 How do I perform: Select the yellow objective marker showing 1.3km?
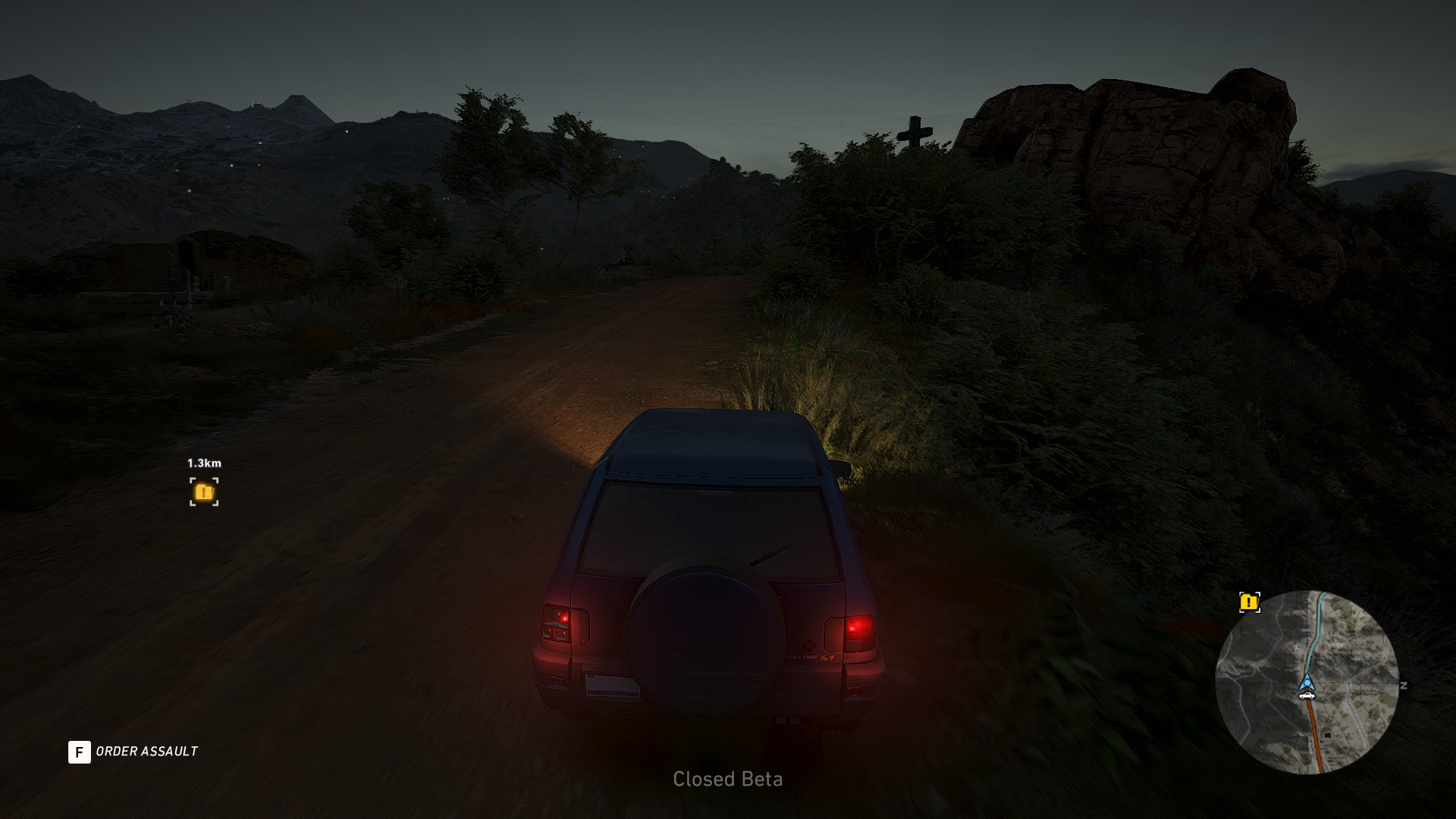click(x=204, y=491)
